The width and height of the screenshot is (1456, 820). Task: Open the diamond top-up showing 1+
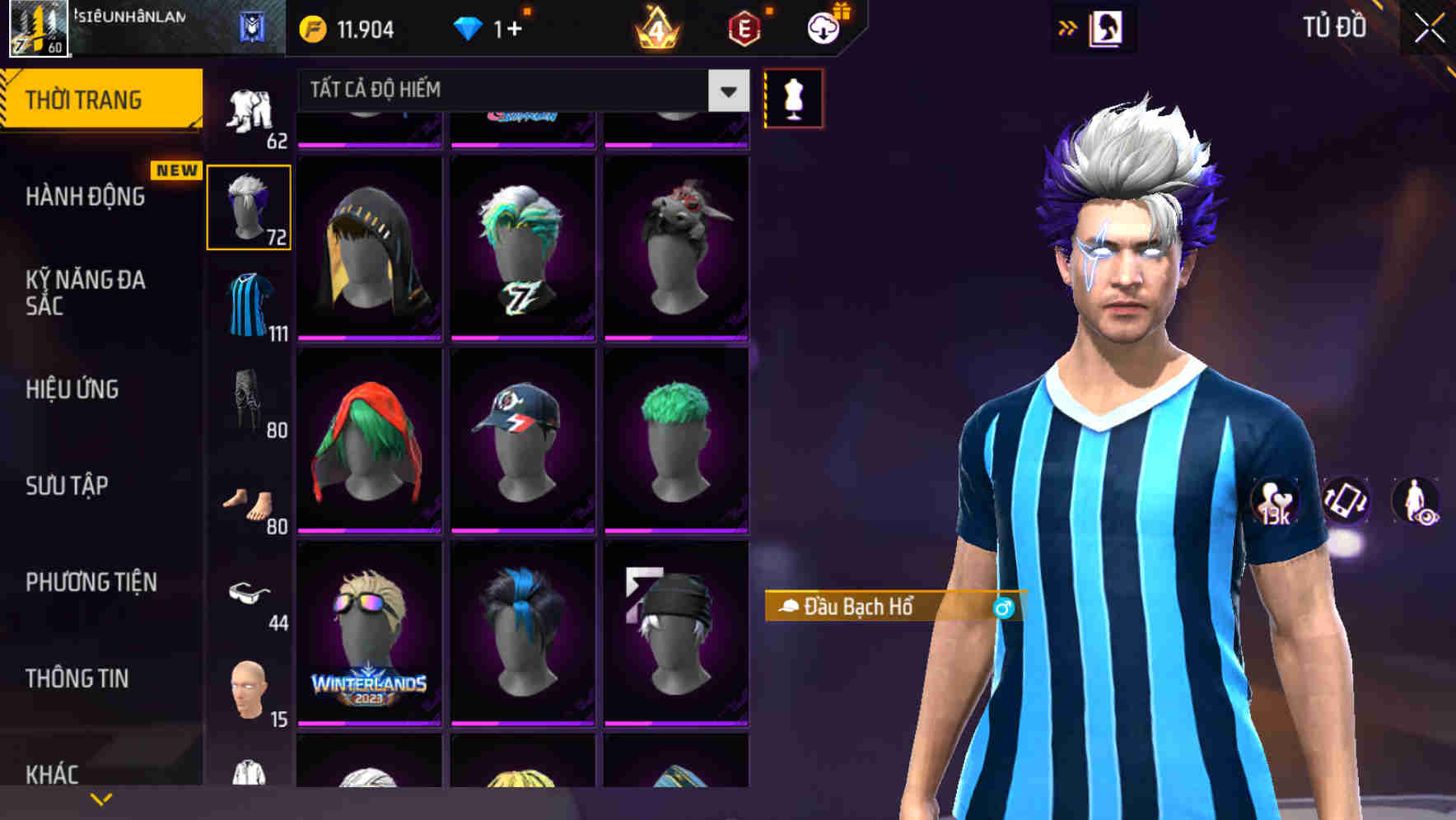point(486,27)
